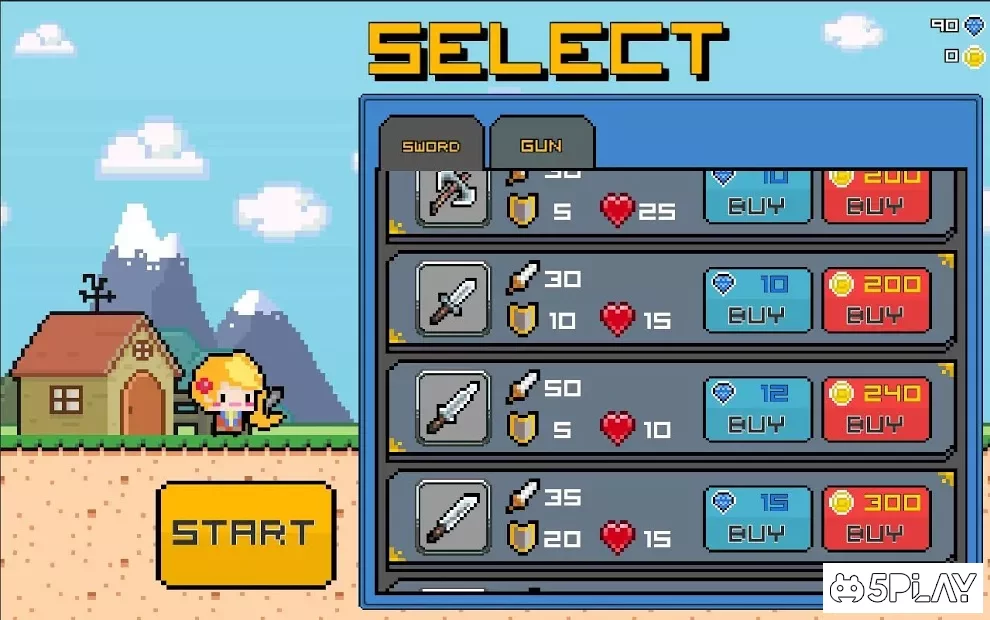Purchase the 50-attack sword for 12 gems
Viewport: 990px width, 620px height.
click(757, 408)
